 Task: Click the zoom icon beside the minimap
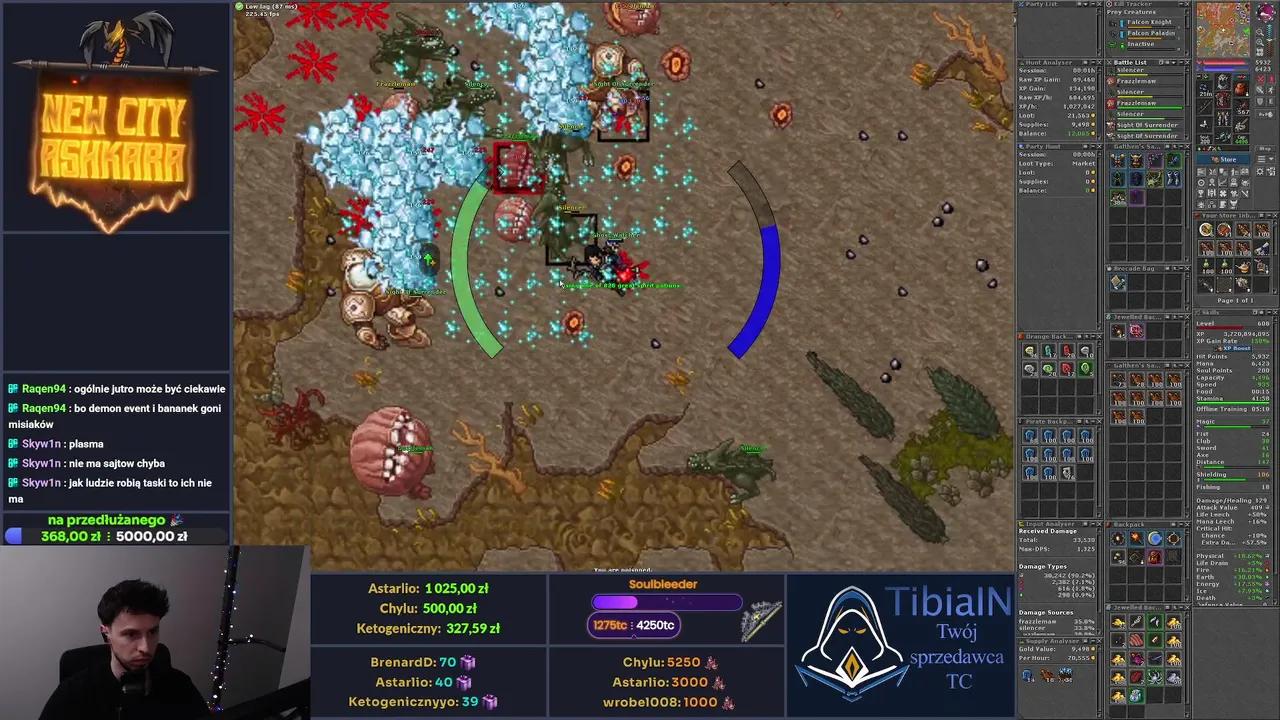click(x=1260, y=31)
